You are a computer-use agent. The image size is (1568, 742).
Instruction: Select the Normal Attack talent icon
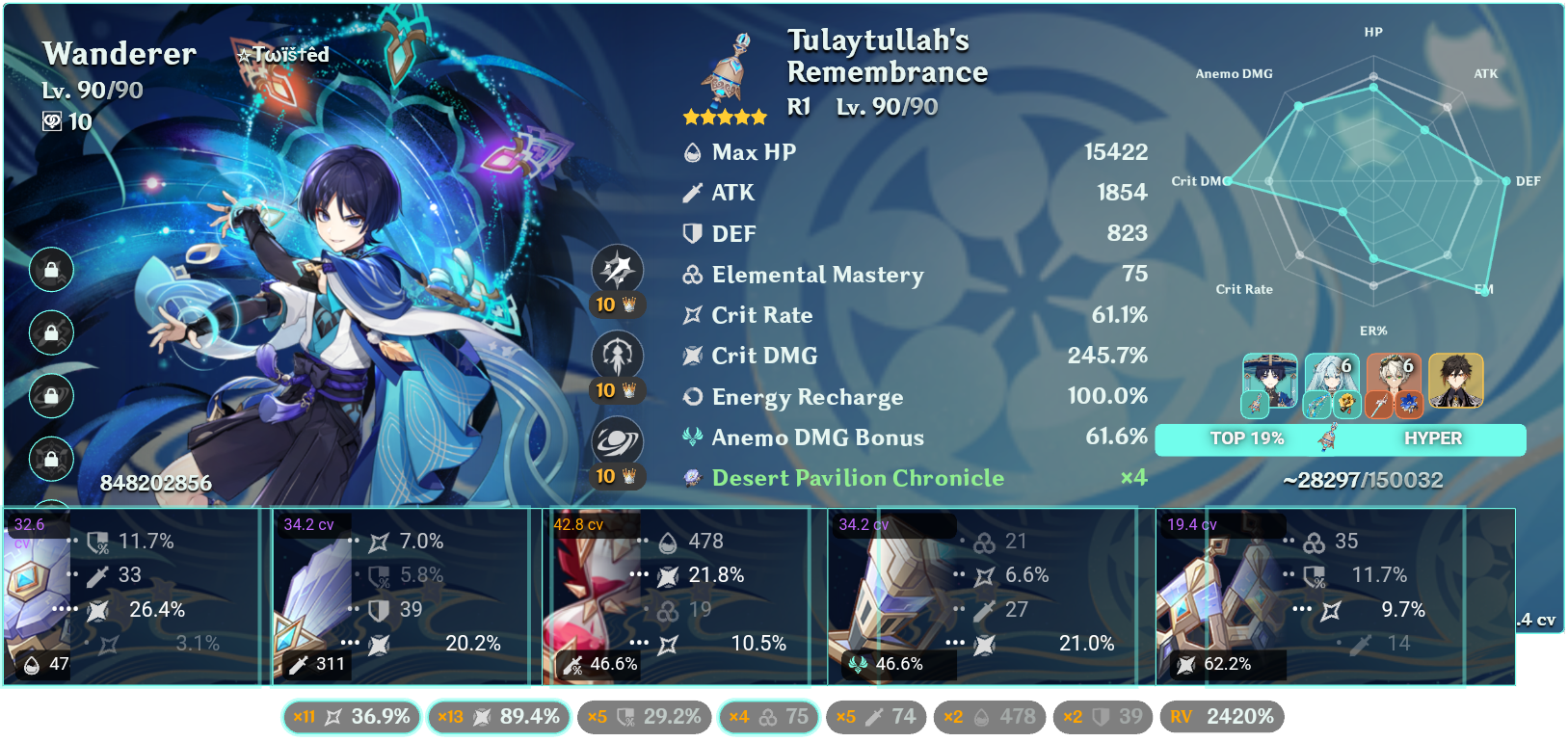pos(617,270)
